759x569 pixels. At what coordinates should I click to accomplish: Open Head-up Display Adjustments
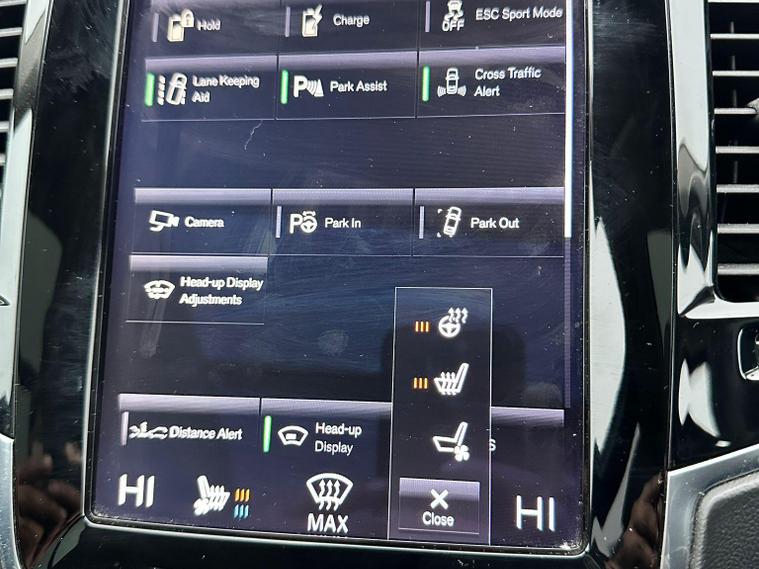coord(198,291)
